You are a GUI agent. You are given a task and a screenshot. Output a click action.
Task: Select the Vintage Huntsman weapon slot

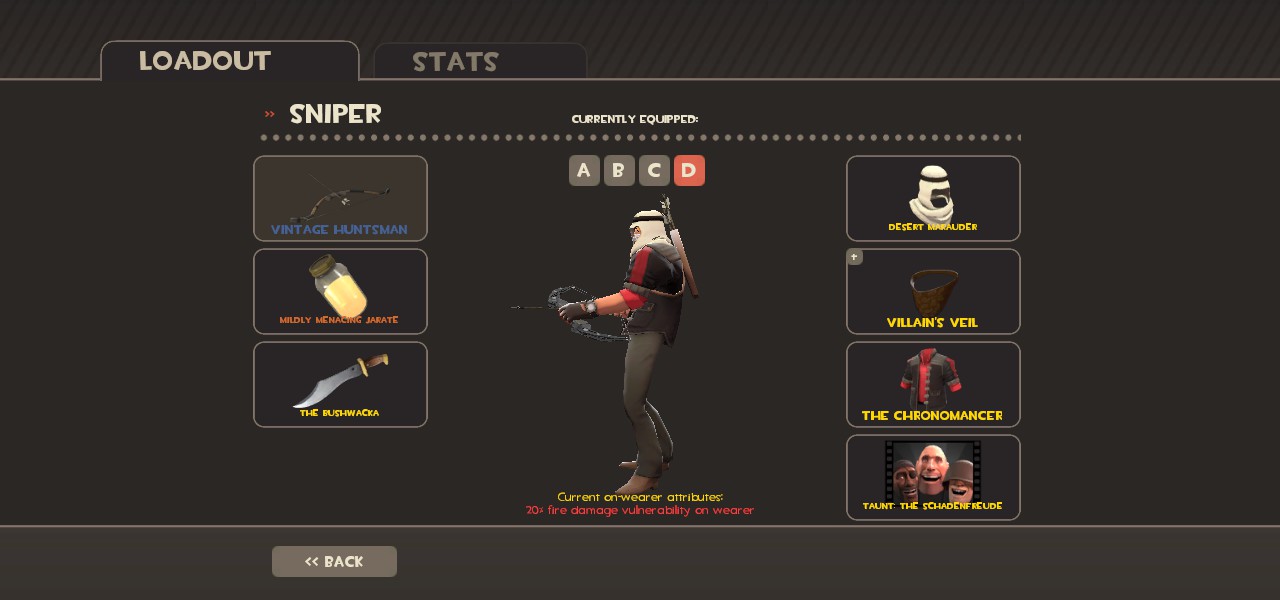[340, 198]
